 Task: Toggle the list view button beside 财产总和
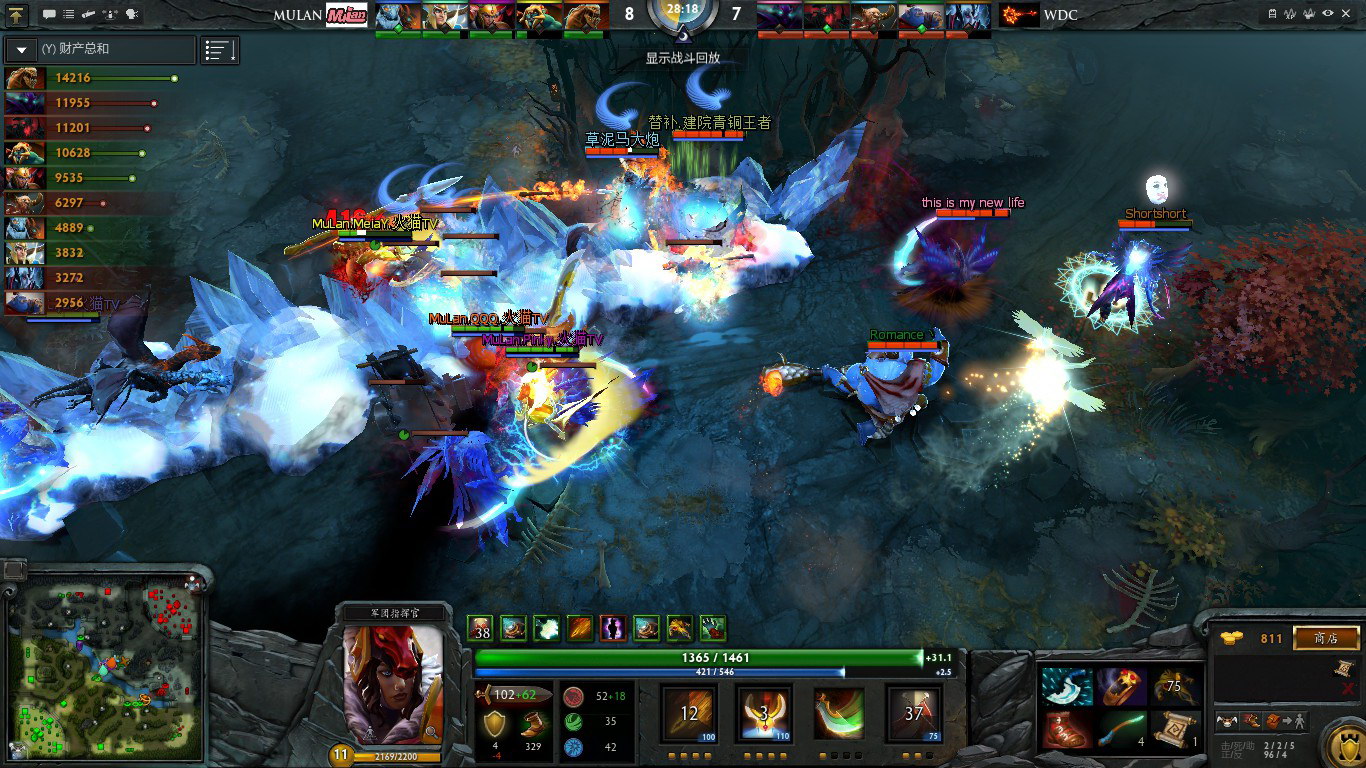(x=219, y=50)
